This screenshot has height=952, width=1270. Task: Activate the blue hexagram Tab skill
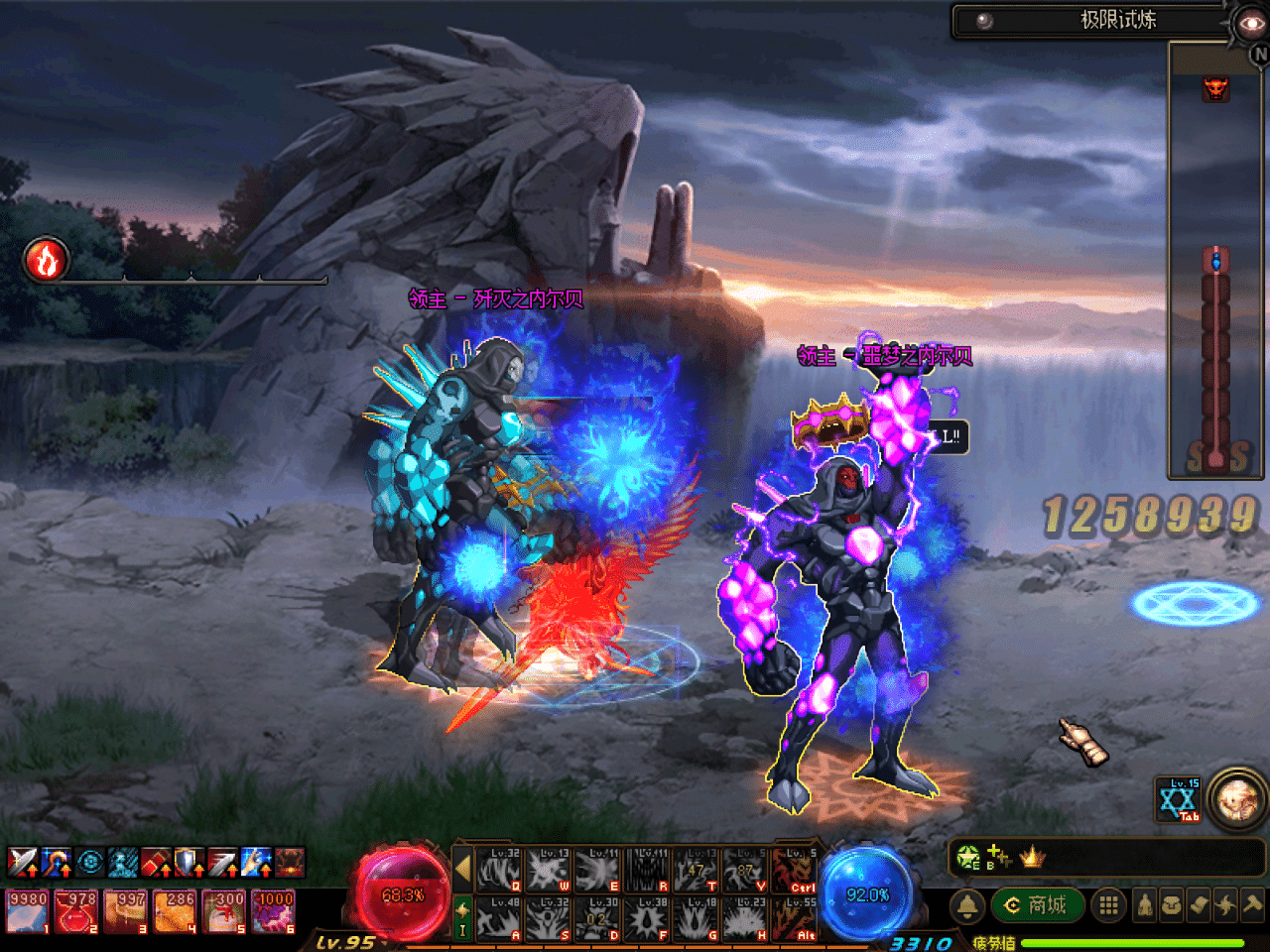[x=1179, y=800]
